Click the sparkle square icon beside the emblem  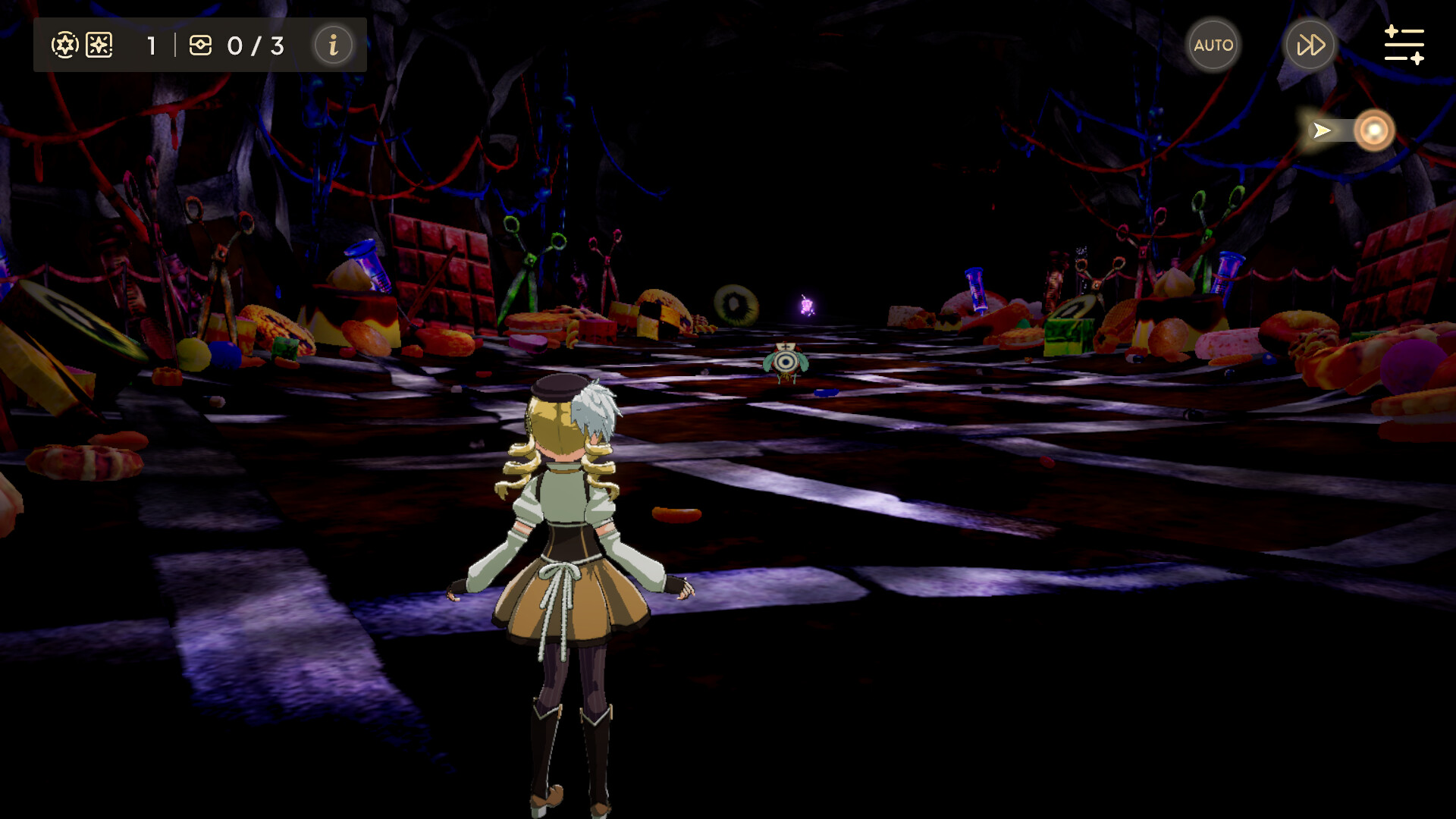101,45
